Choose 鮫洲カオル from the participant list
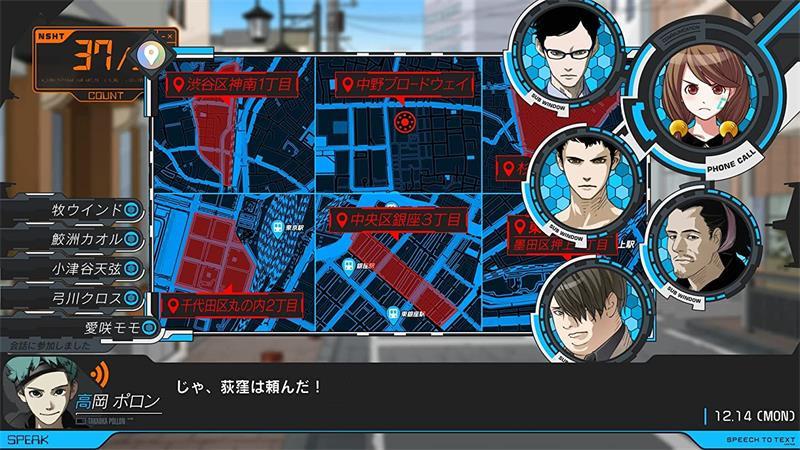 pyautogui.click(x=87, y=239)
